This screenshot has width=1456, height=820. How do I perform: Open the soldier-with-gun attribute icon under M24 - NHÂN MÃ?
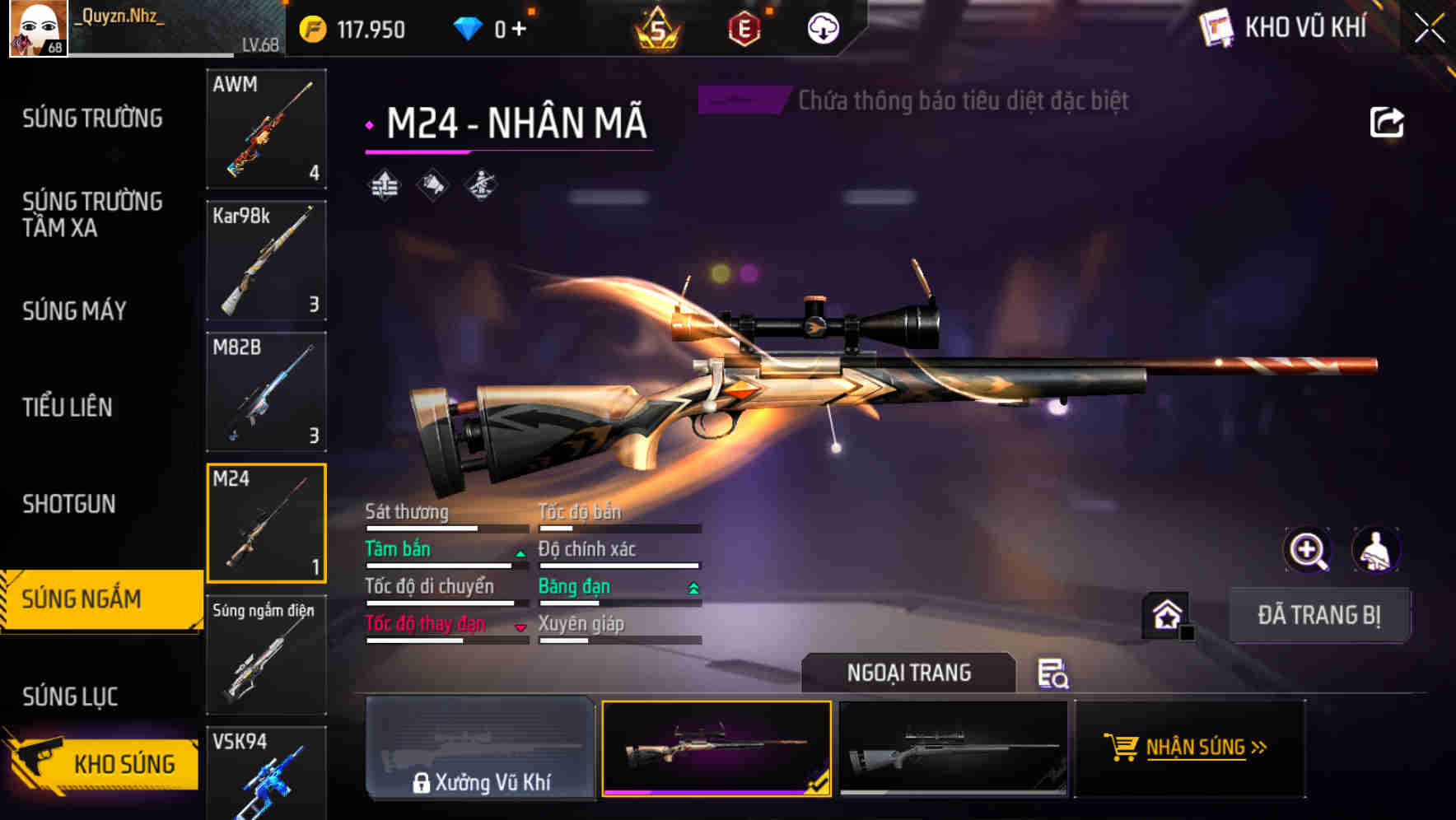point(478,186)
